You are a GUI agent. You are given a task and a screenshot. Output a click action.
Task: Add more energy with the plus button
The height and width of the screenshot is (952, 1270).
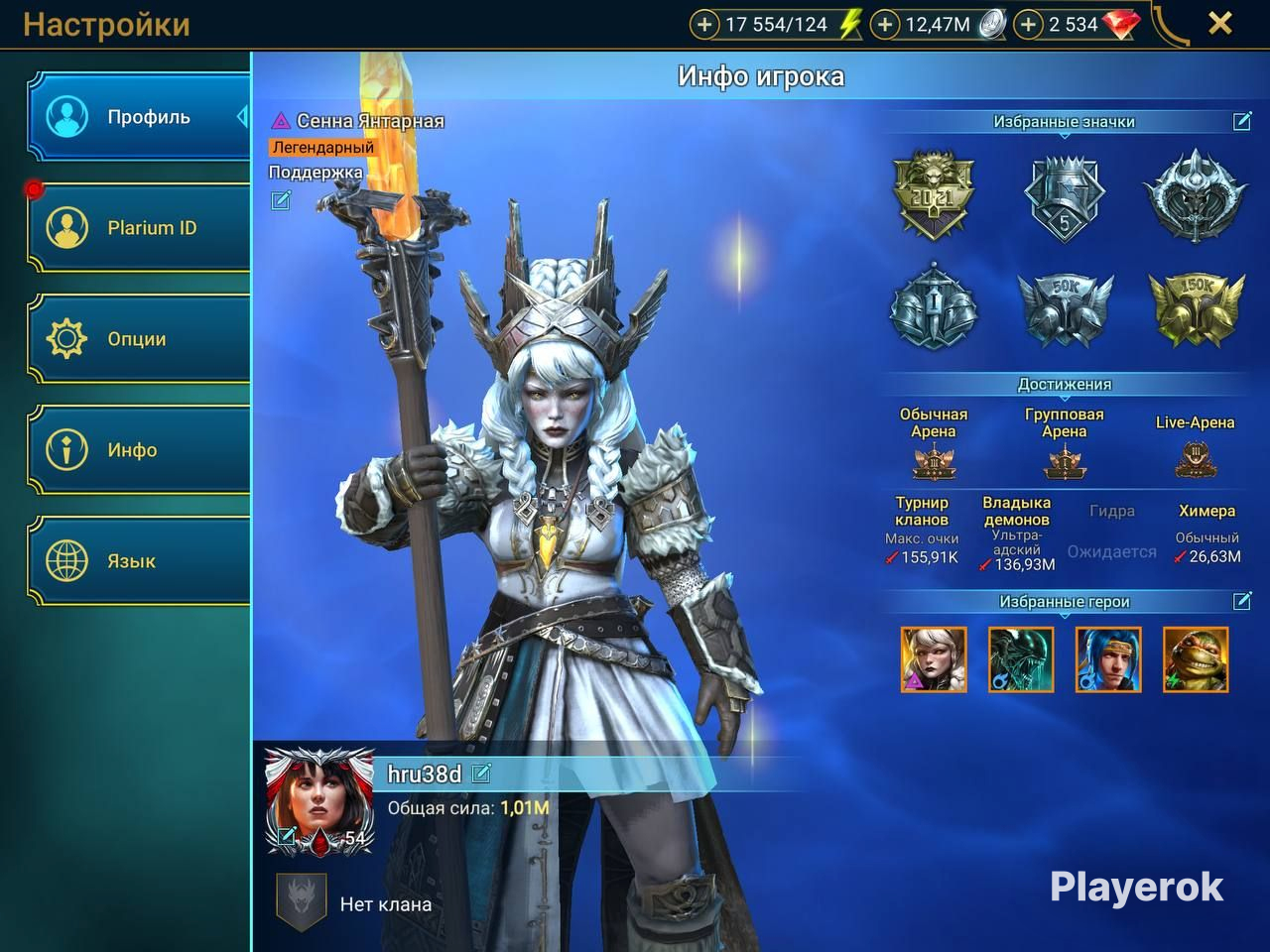click(704, 25)
